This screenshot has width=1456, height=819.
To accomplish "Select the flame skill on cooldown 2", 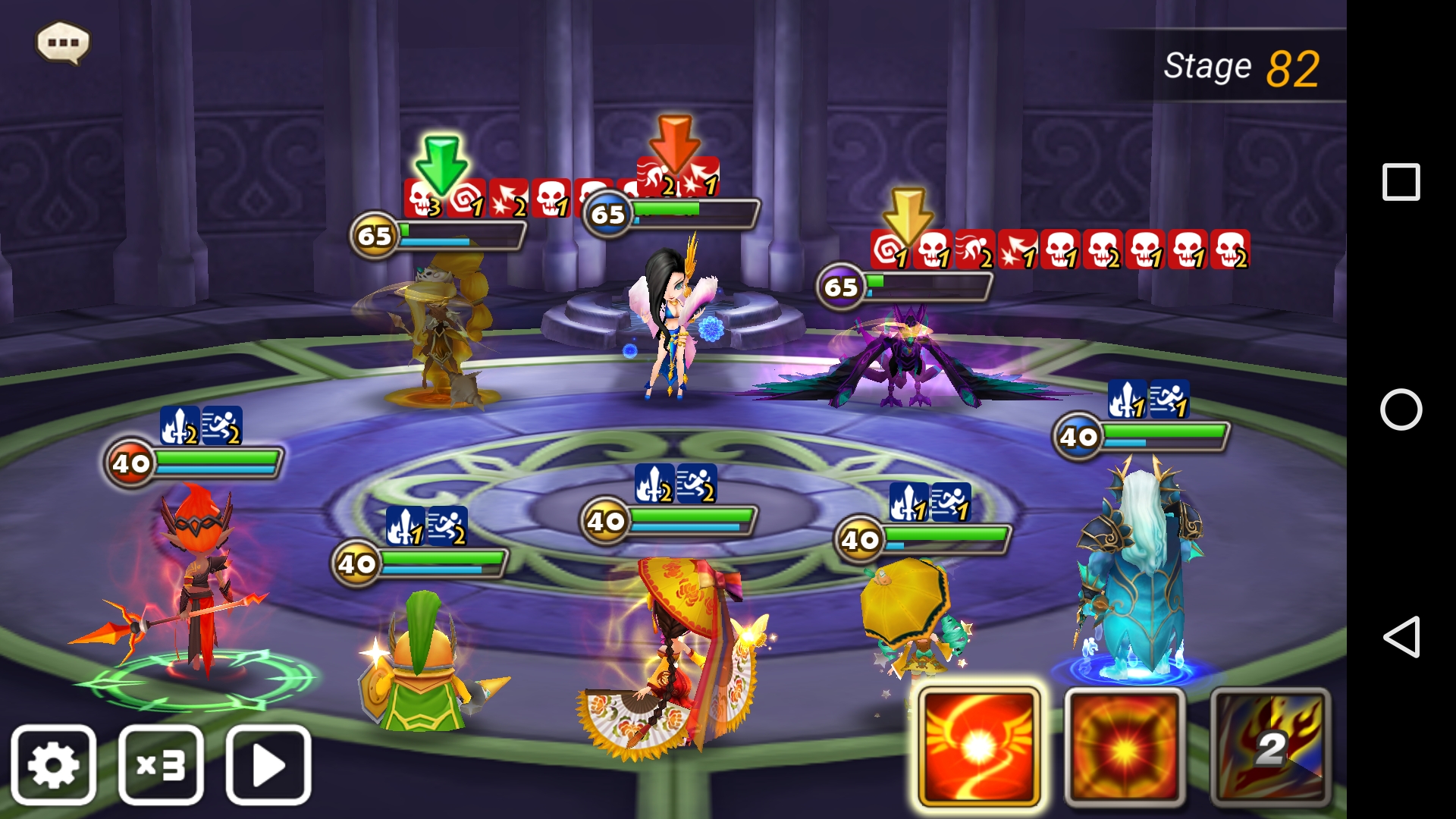I will (1270, 747).
